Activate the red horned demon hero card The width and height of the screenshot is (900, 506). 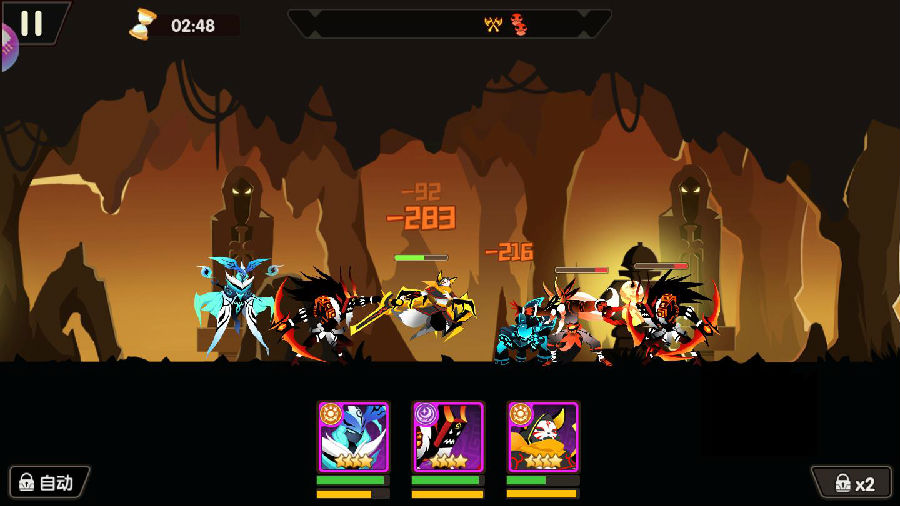tap(448, 437)
